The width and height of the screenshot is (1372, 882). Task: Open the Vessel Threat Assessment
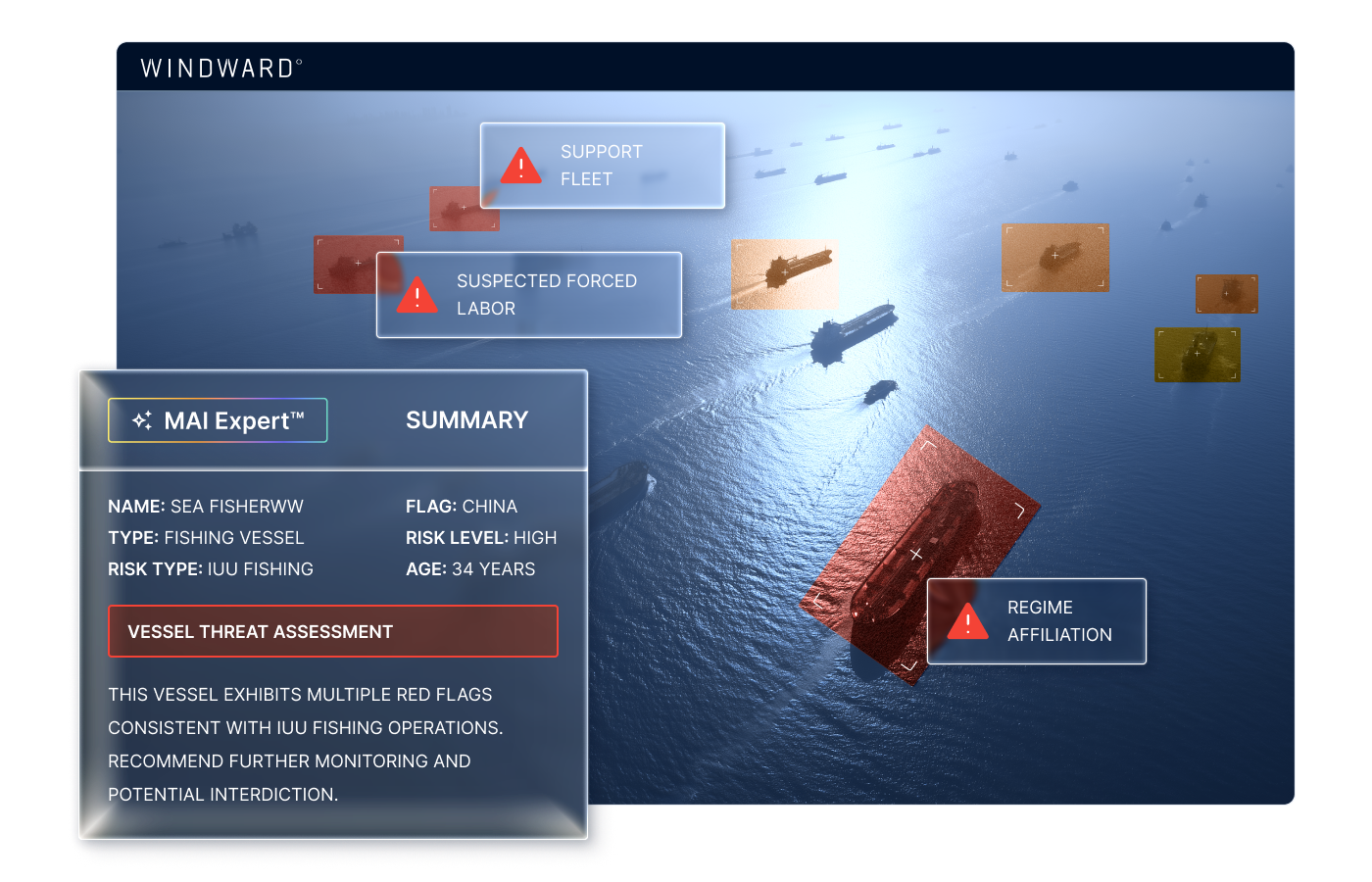click(x=332, y=631)
